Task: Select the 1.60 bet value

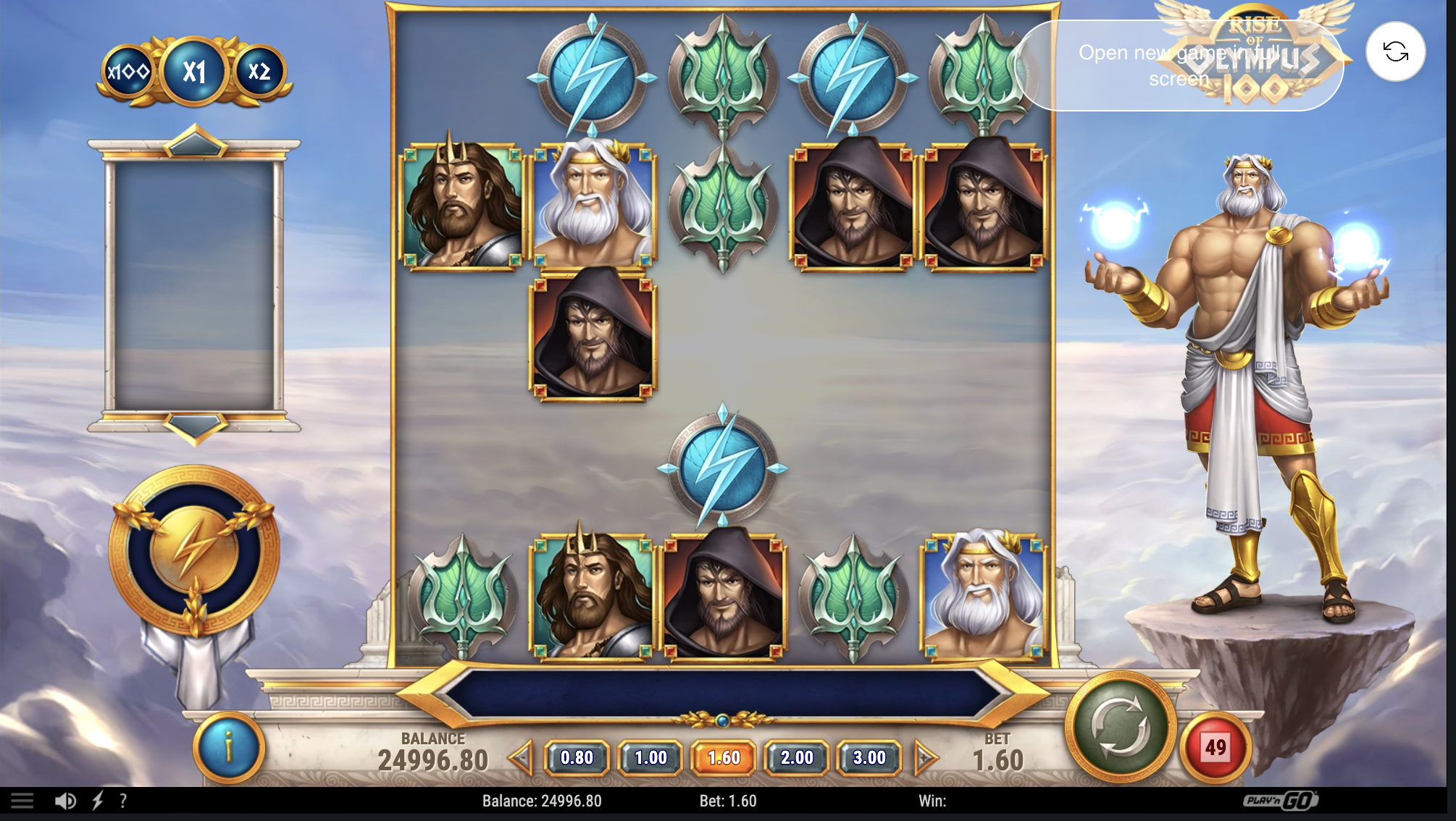Action: pyautogui.click(x=723, y=758)
